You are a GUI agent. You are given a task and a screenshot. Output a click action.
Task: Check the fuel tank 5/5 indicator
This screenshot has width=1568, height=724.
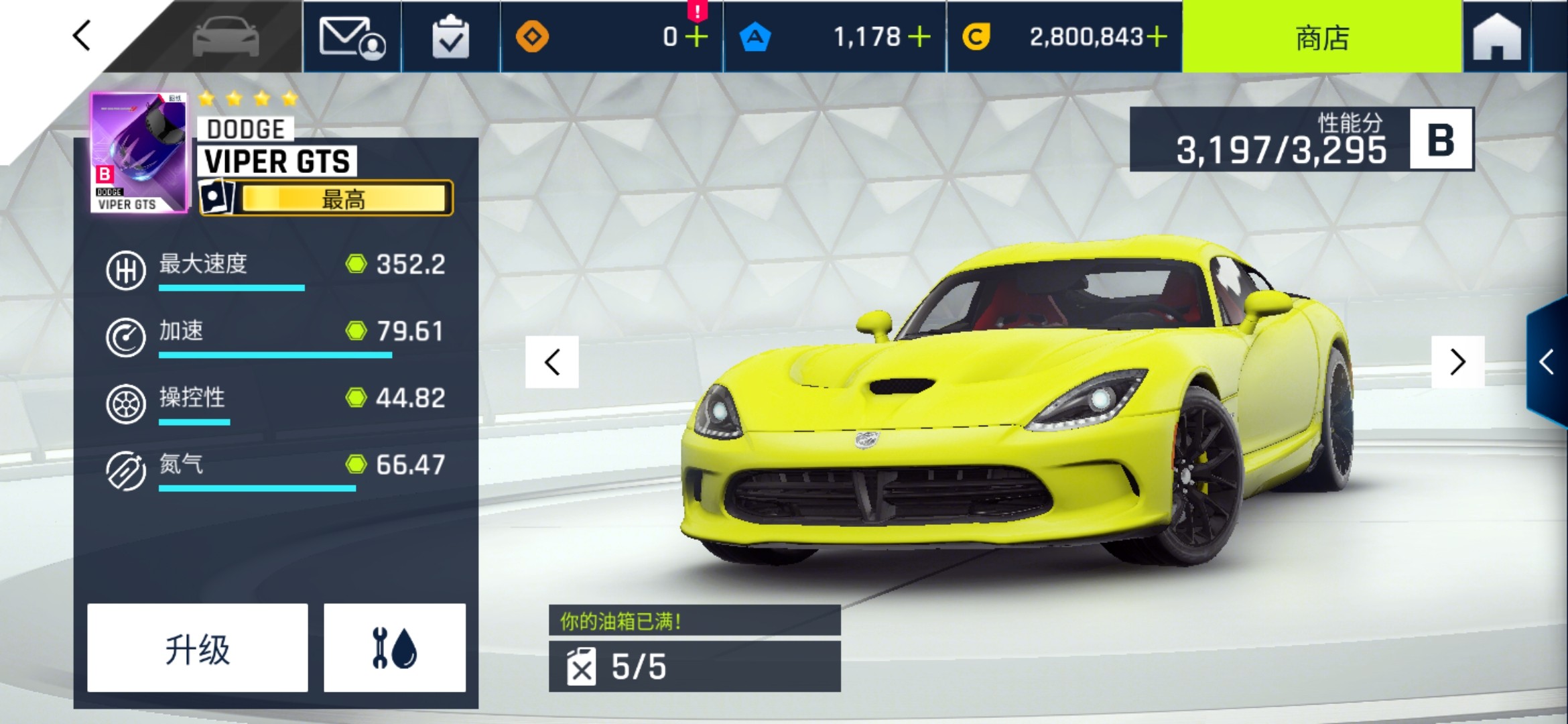click(694, 666)
